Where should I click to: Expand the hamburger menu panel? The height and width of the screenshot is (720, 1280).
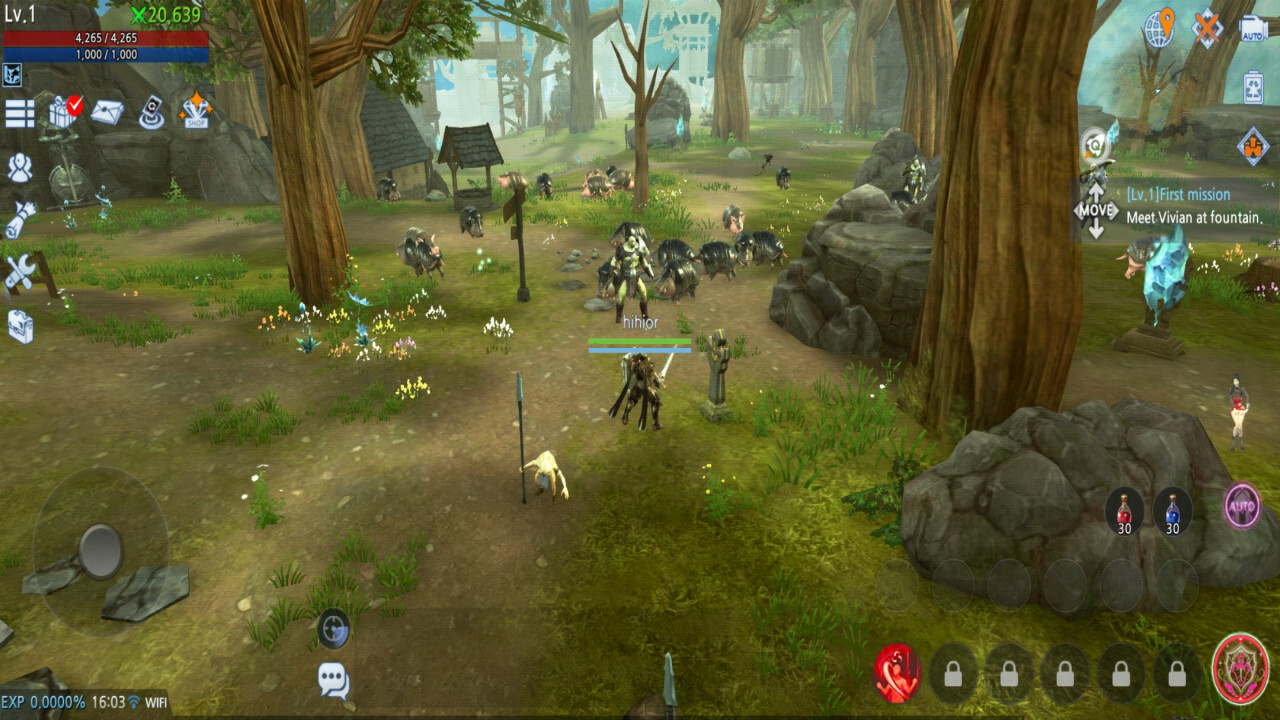click(x=18, y=112)
